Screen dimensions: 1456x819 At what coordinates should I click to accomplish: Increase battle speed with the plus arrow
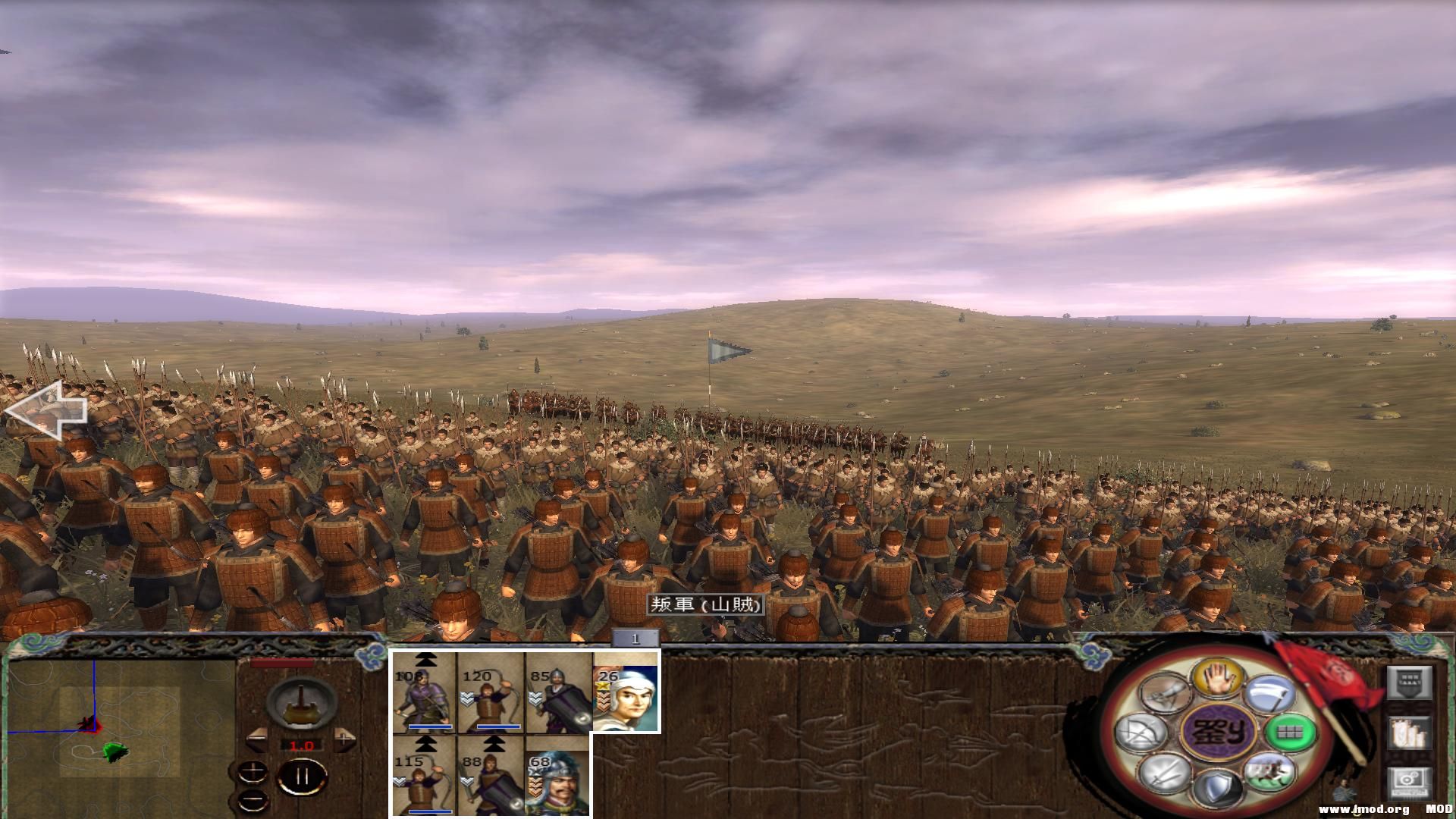pos(344,738)
